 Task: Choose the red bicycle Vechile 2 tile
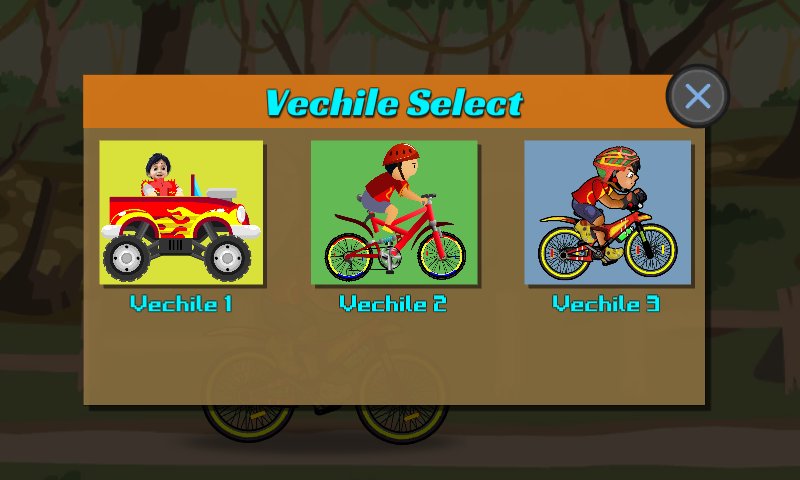[x=394, y=212]
